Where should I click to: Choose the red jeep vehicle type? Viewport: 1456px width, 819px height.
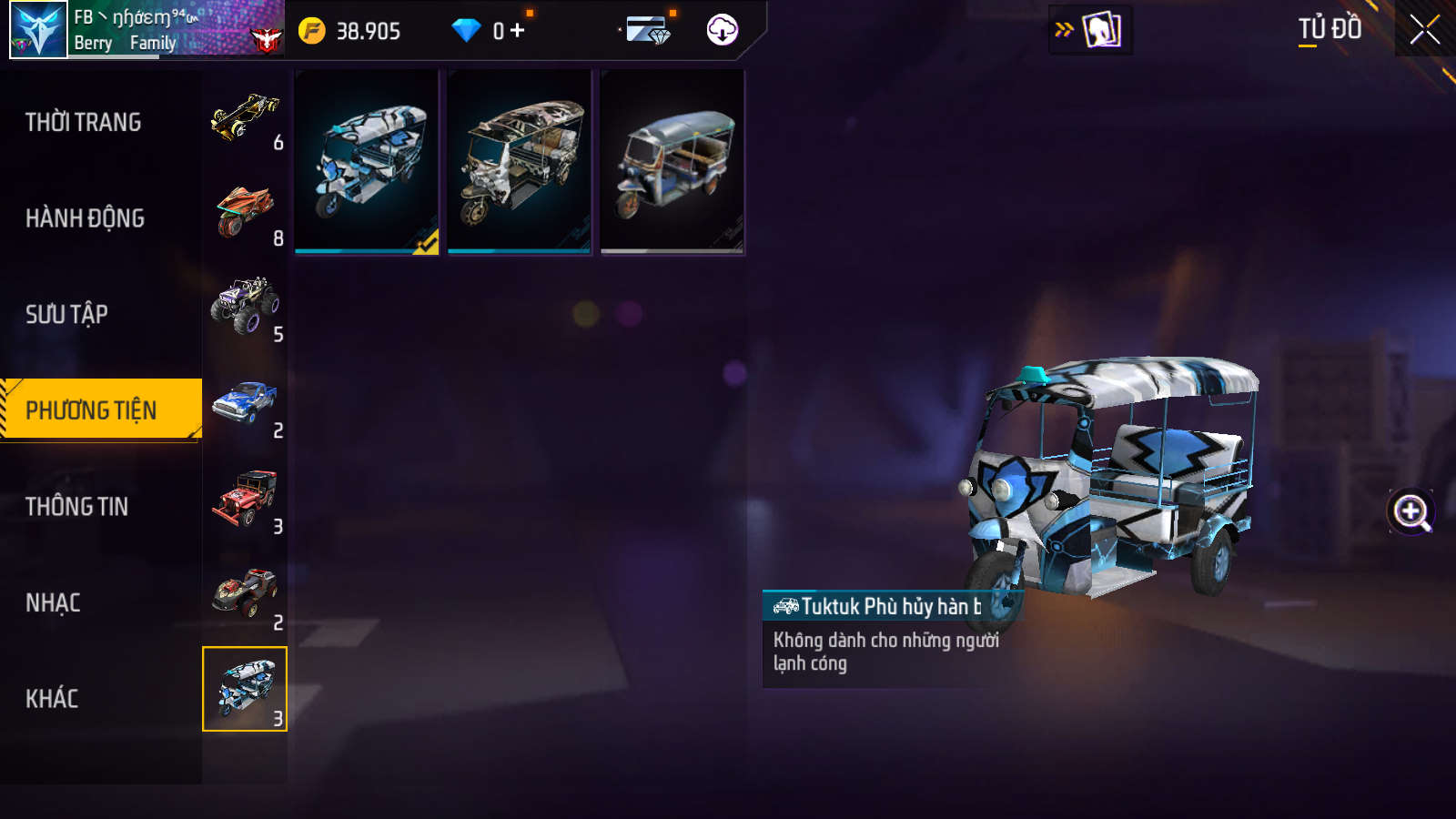(x=245, y=499)
